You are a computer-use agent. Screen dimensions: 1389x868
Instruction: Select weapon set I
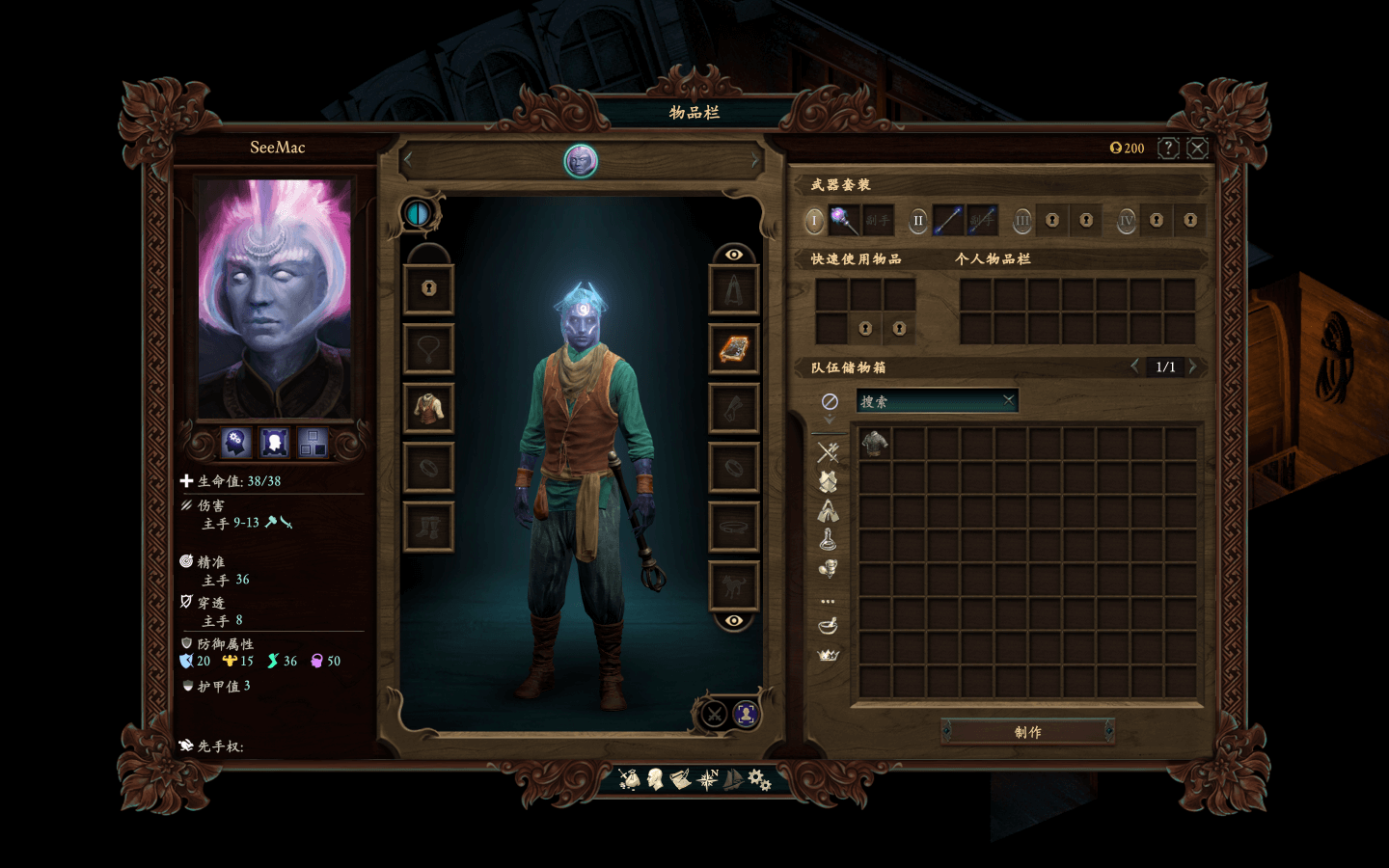click(x=814, y=221)
